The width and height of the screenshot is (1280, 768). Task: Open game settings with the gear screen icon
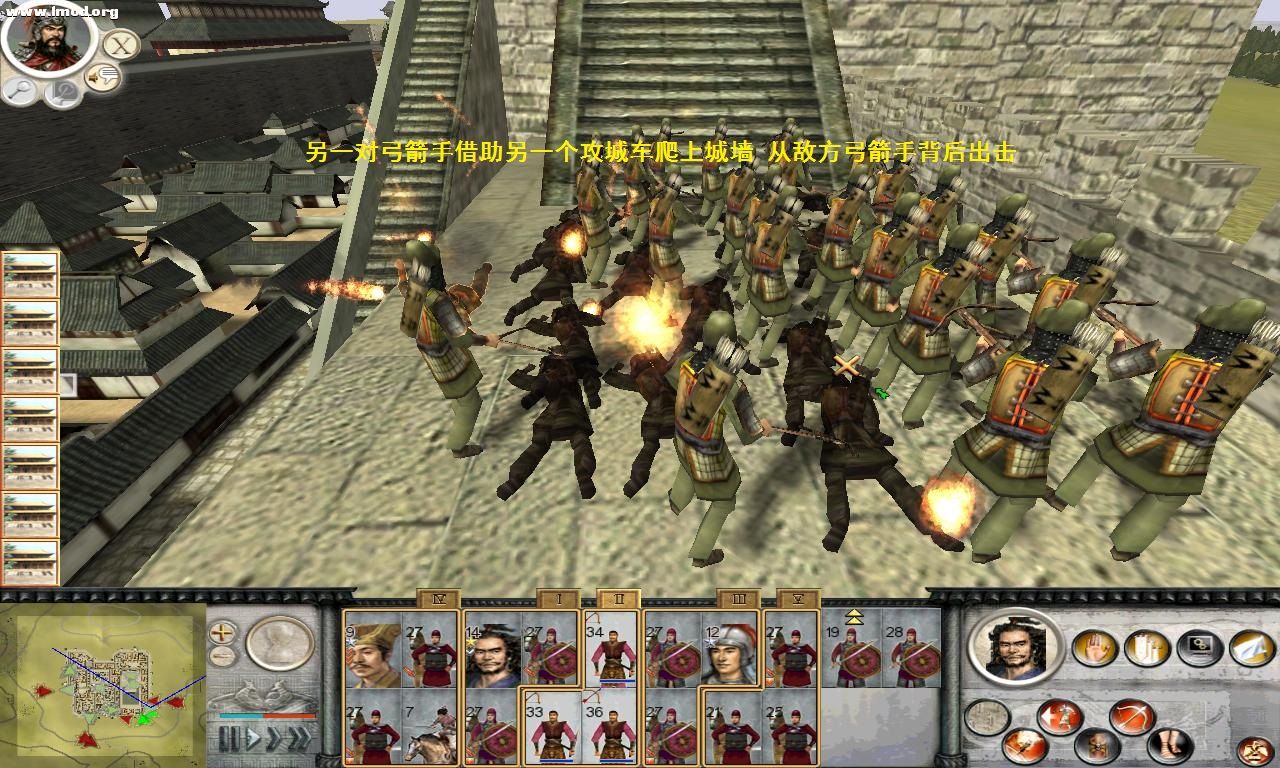click(x=1198, y=647)
